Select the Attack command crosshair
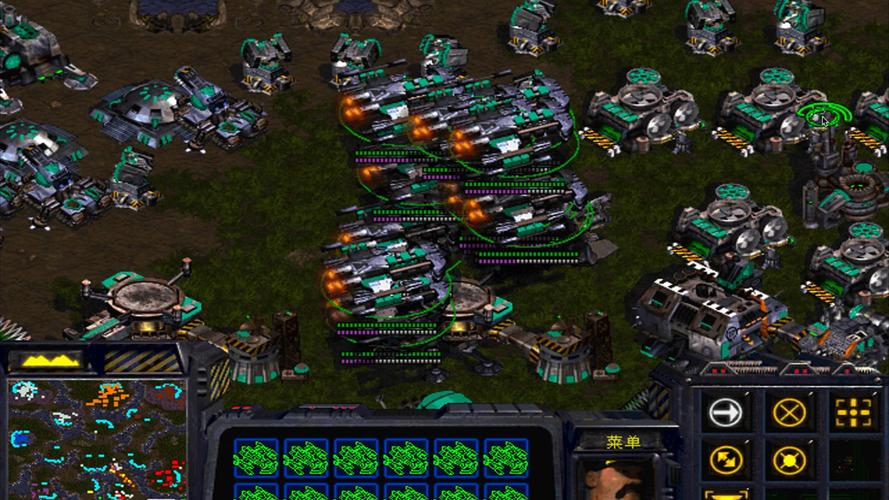The image size is (889, 500). 851,411
